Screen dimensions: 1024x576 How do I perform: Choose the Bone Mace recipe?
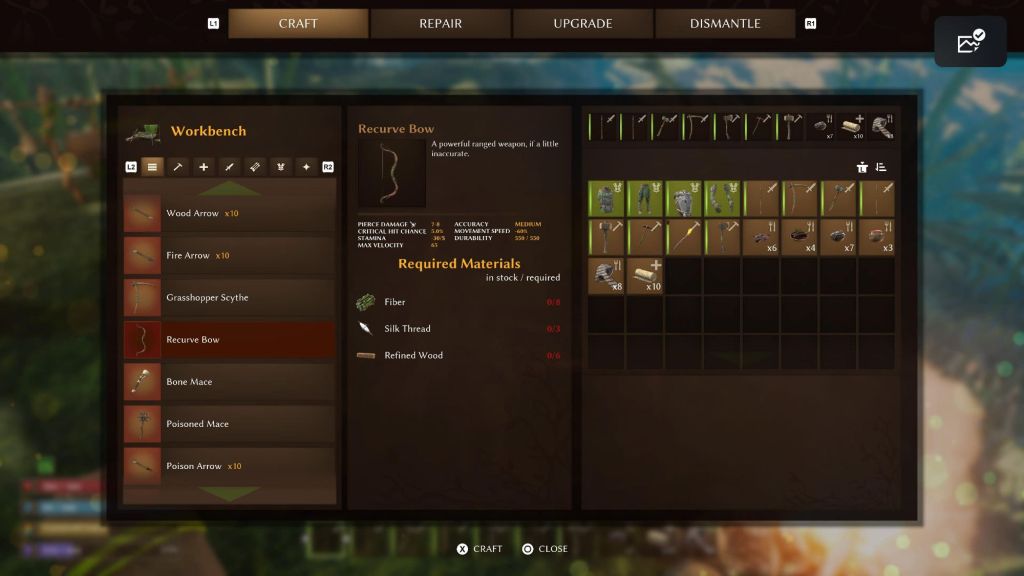coord(229,382)
